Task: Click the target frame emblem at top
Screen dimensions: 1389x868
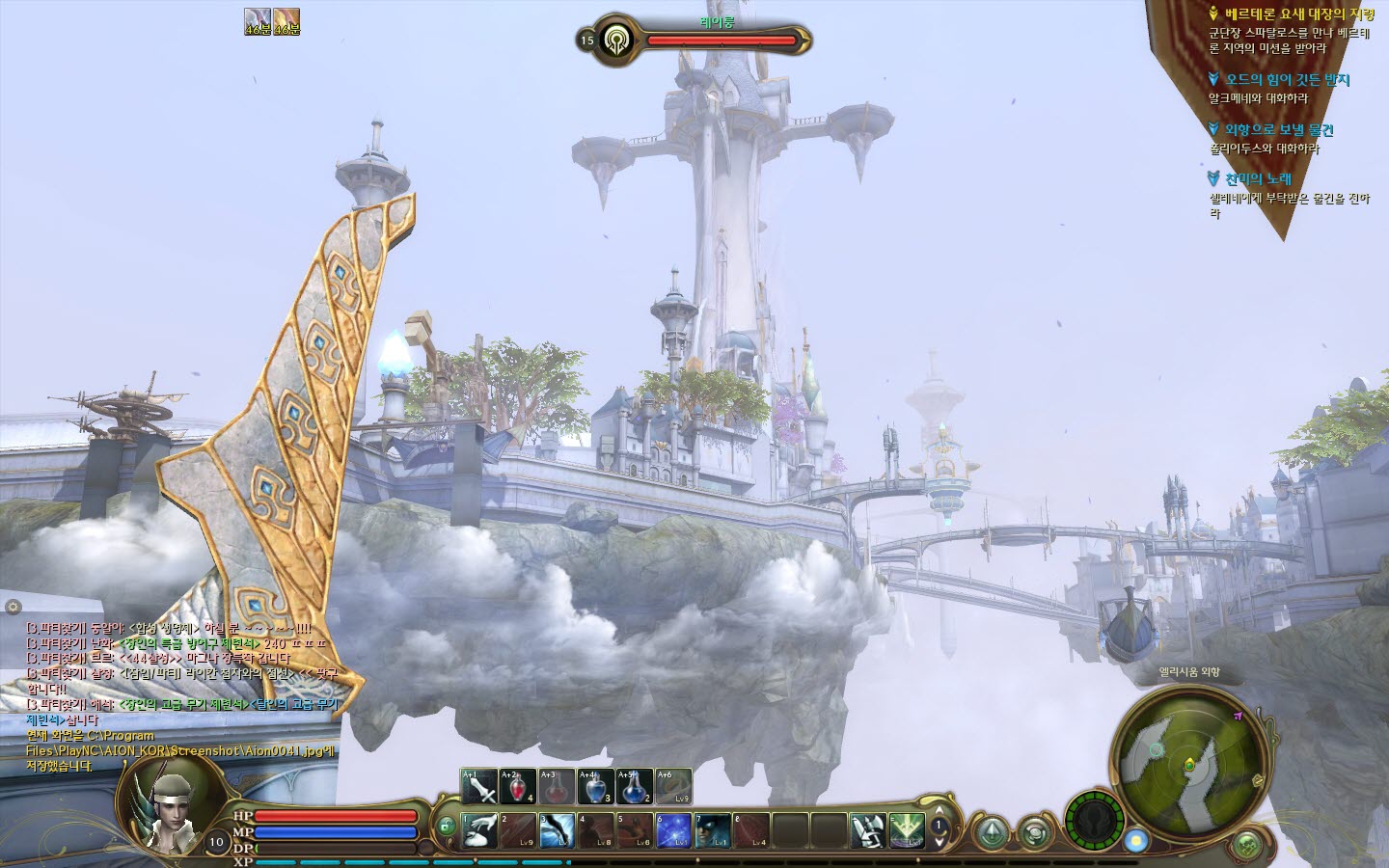Action: pyautogui.click(x=614, y=41)
